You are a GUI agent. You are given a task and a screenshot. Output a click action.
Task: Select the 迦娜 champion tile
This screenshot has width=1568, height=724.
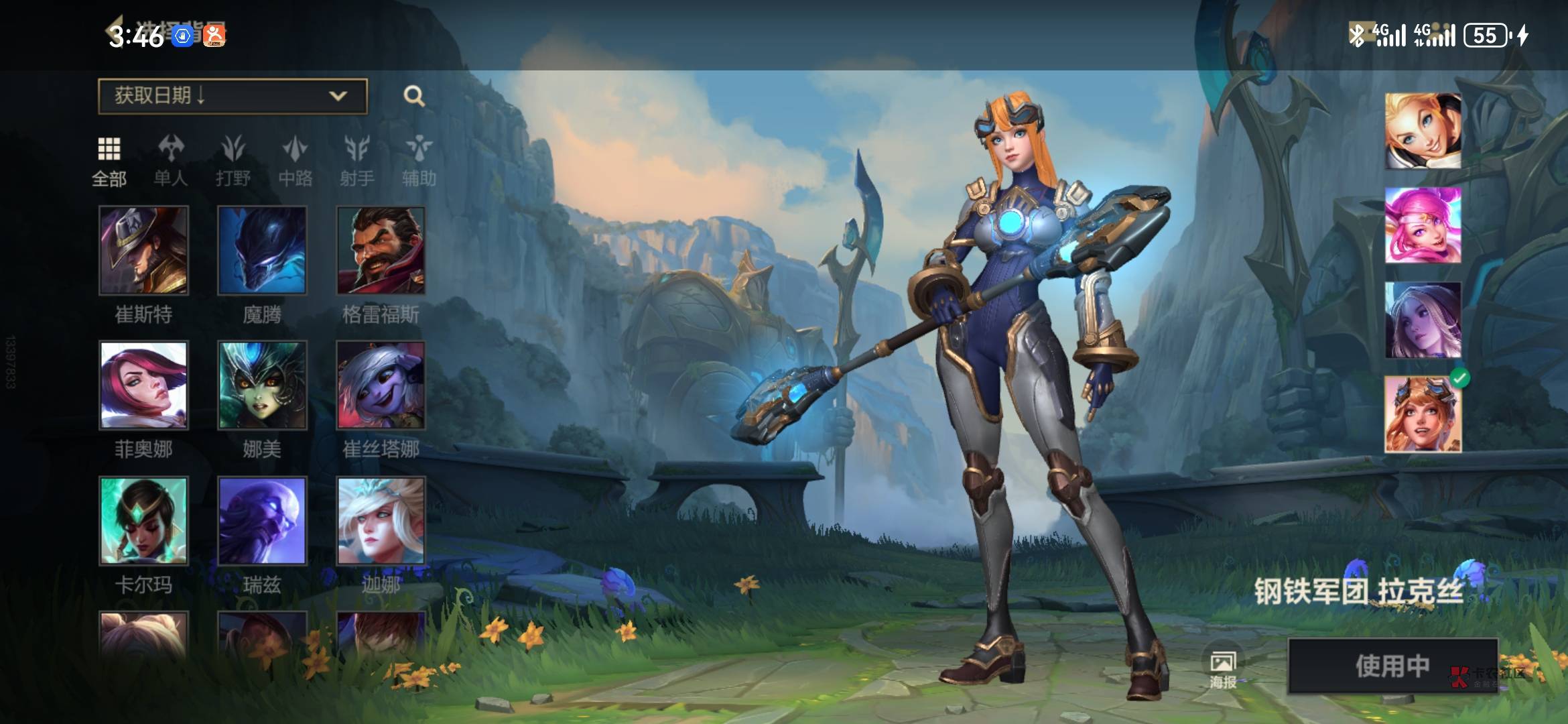381,521
